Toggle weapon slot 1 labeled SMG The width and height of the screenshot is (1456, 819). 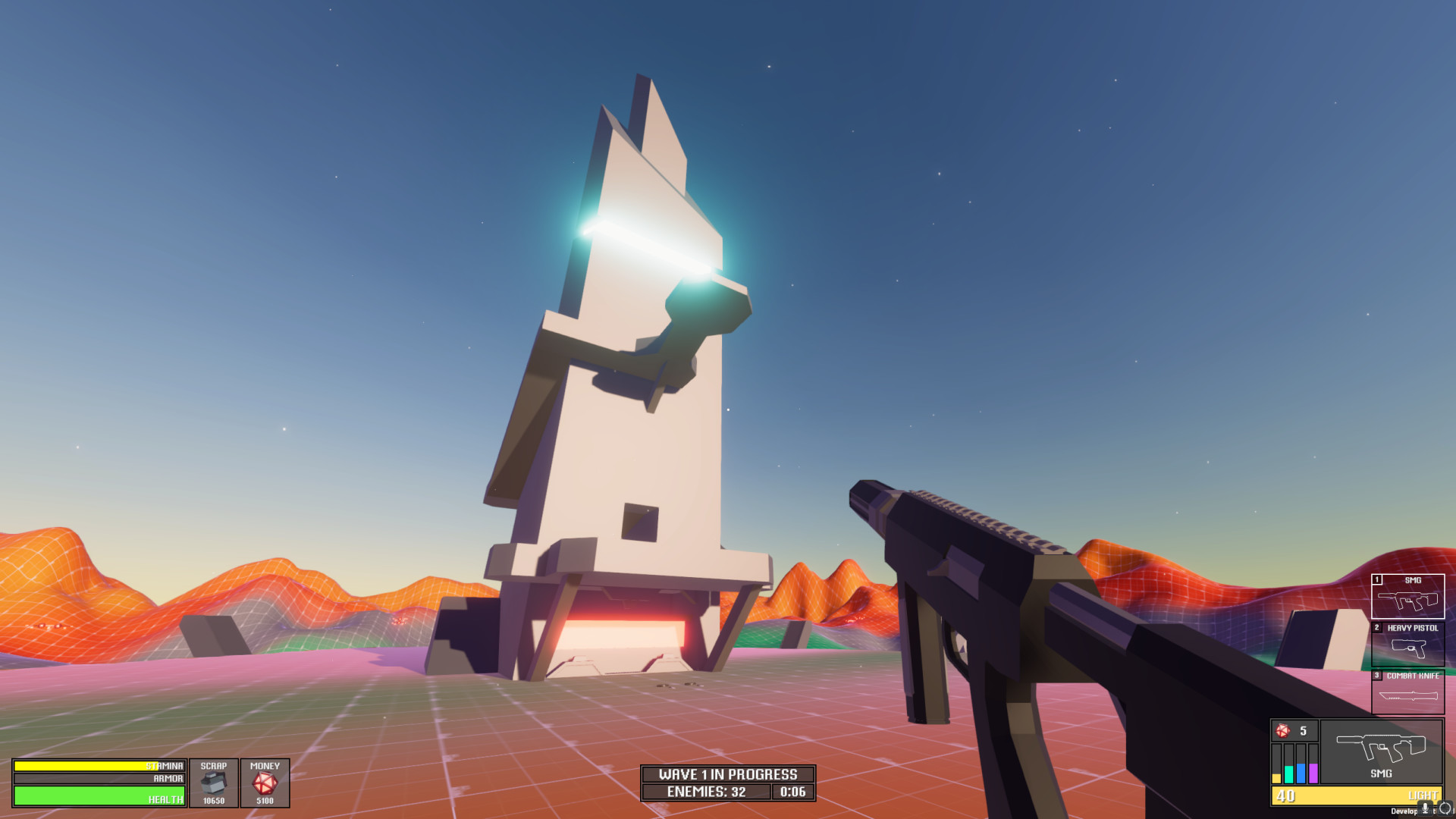(1408, 595)
